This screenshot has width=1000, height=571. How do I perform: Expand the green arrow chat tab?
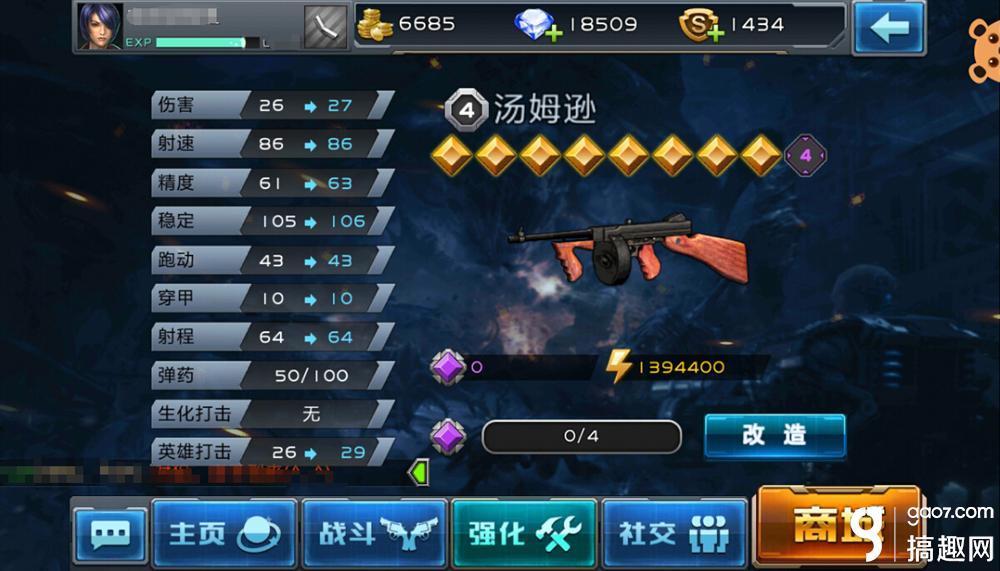(x=420, y=471)
